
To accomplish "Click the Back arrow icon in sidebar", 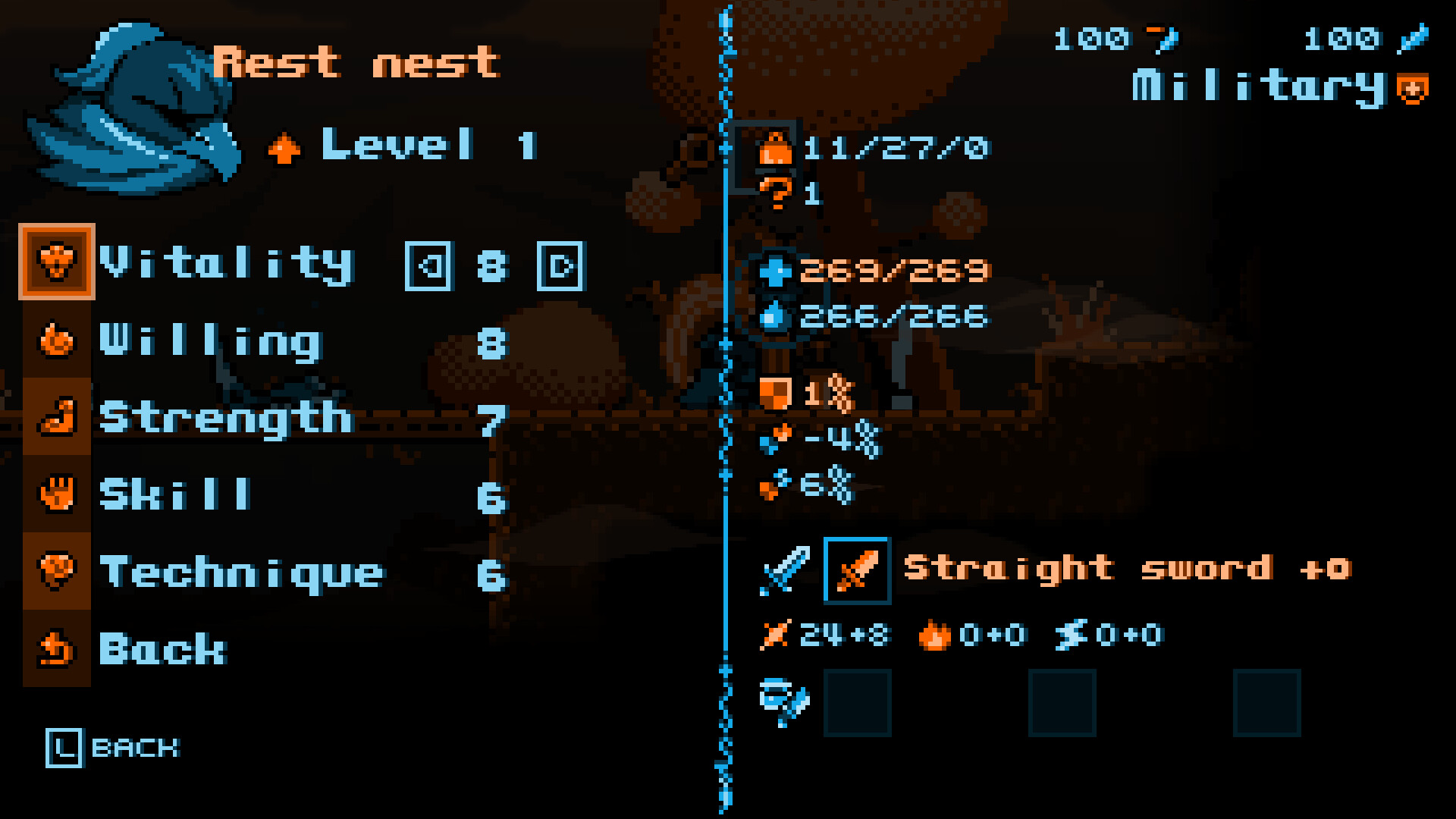I will 58,648.
